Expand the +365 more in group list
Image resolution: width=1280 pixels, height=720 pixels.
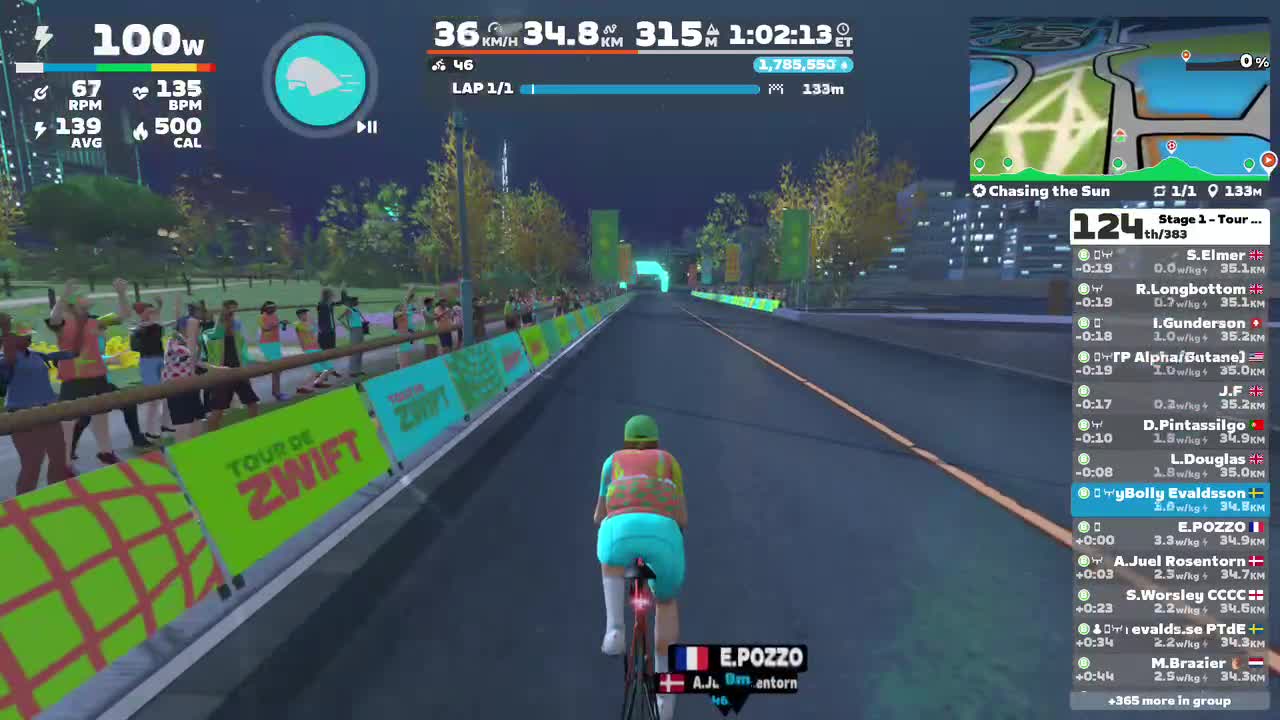[x=1170, y=700]
